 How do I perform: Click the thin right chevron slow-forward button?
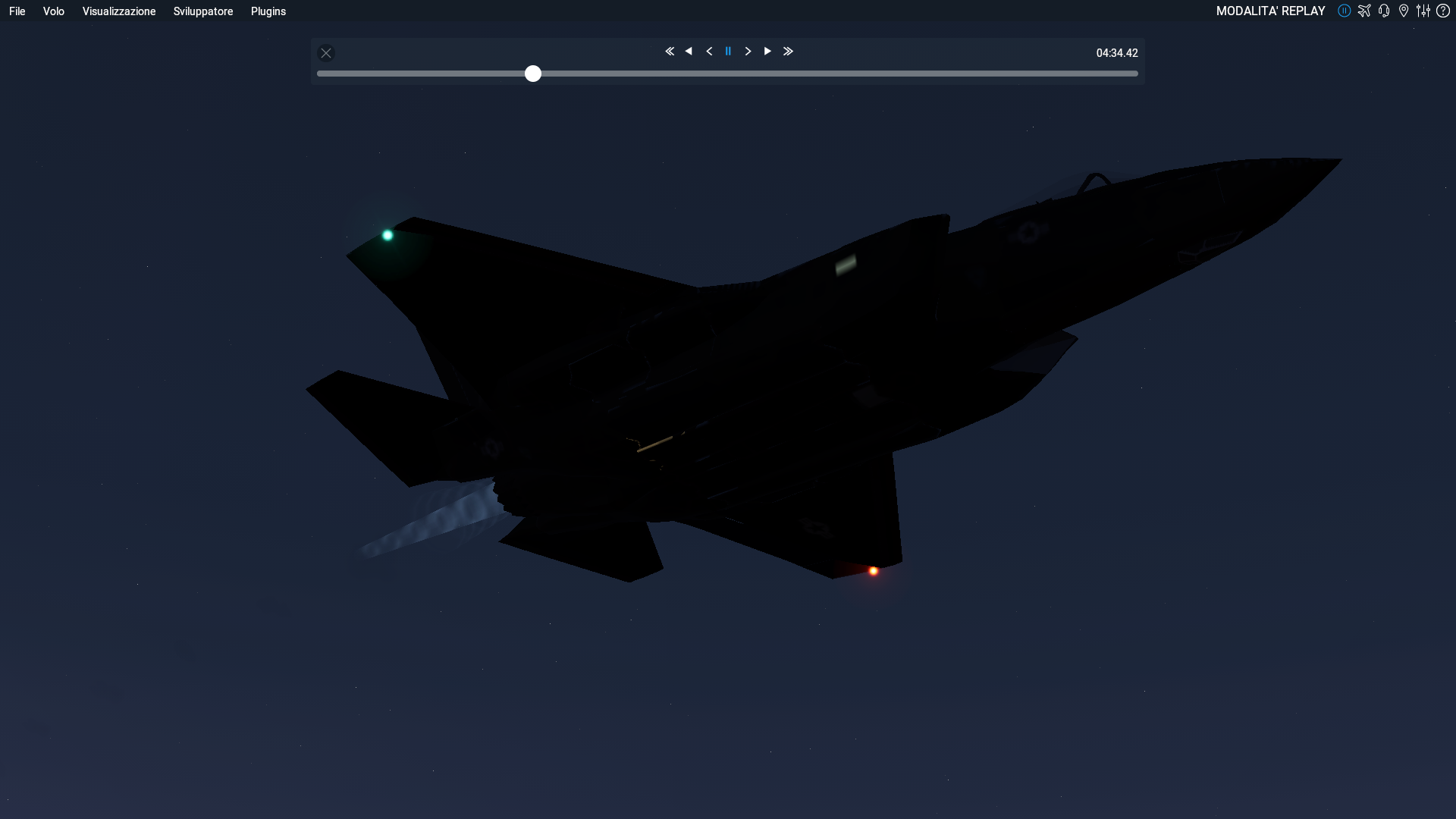[x=748, y=52]
